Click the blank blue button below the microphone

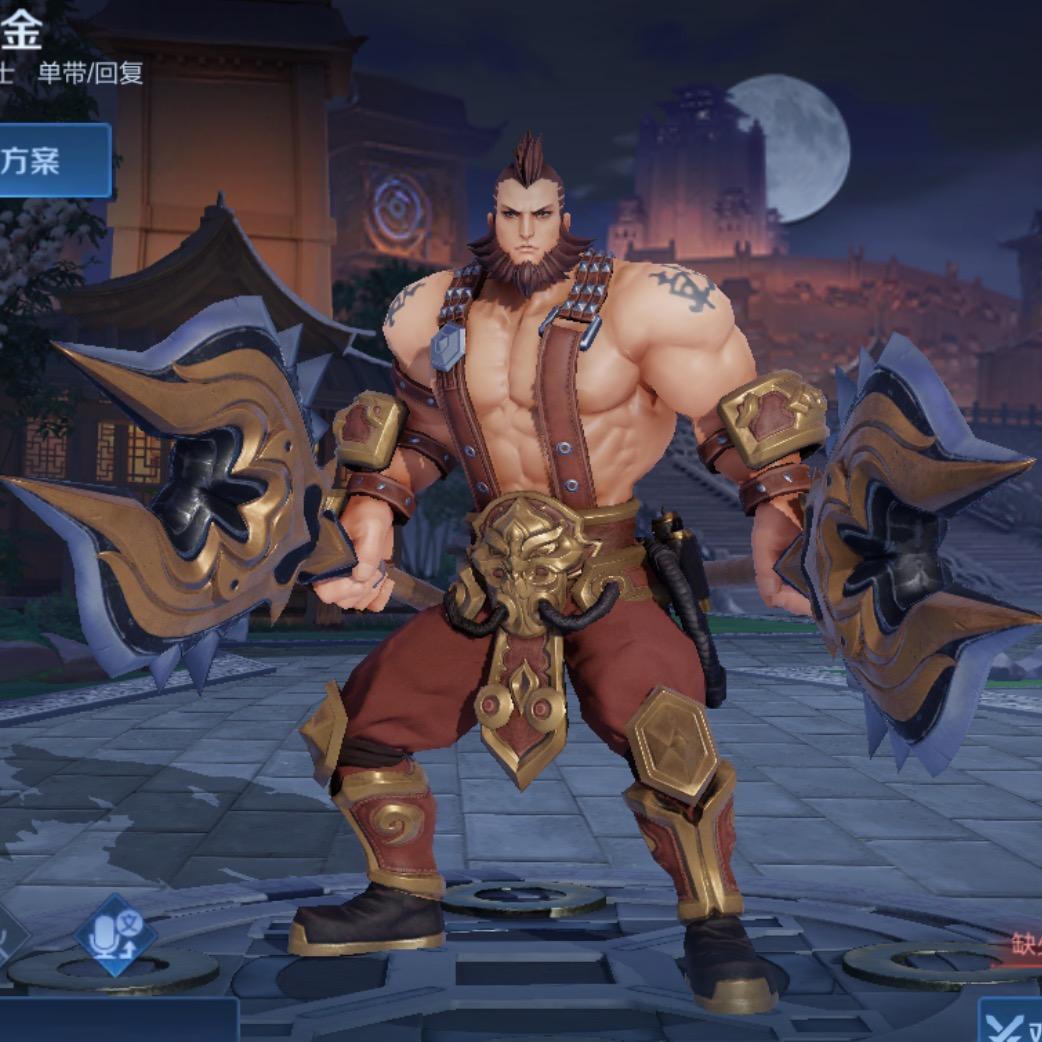pyautogui.click(x=118, y=1020)
